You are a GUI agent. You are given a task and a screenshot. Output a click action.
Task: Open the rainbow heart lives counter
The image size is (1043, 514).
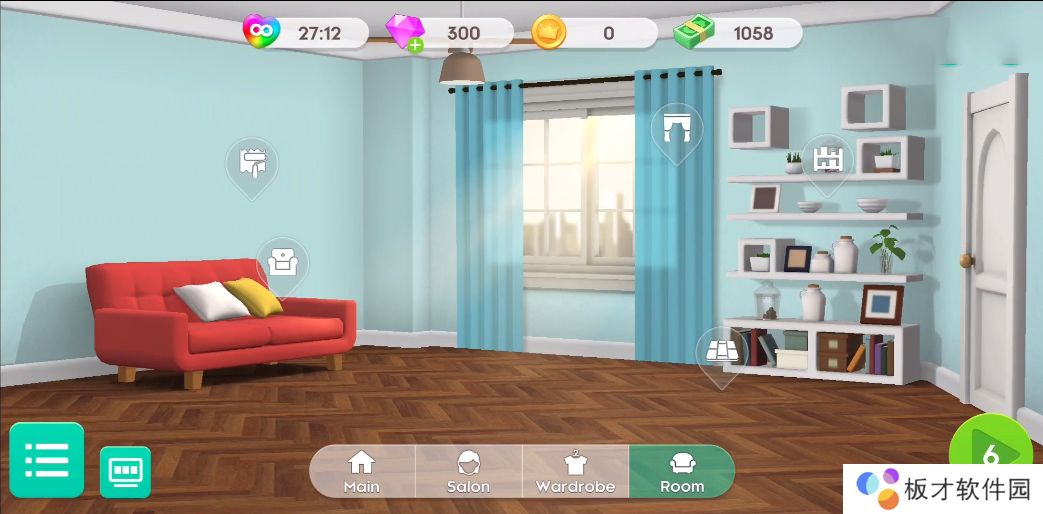pos(262,32)
